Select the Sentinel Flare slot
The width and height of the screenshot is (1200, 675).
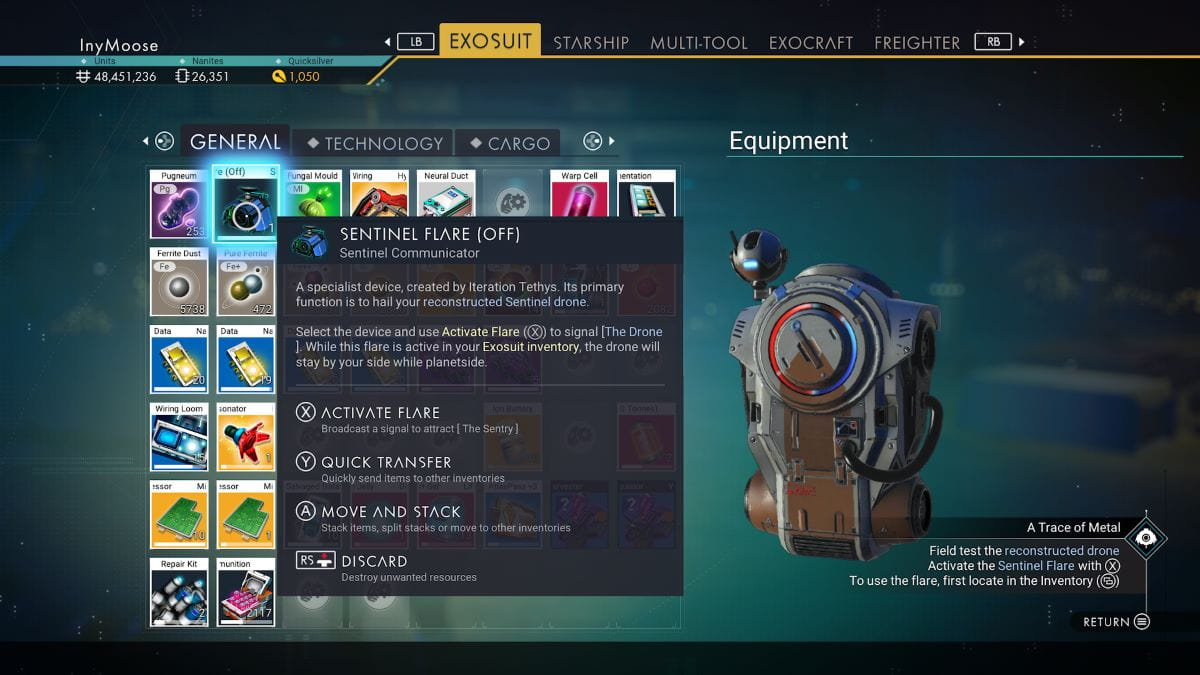click(246, 204)
